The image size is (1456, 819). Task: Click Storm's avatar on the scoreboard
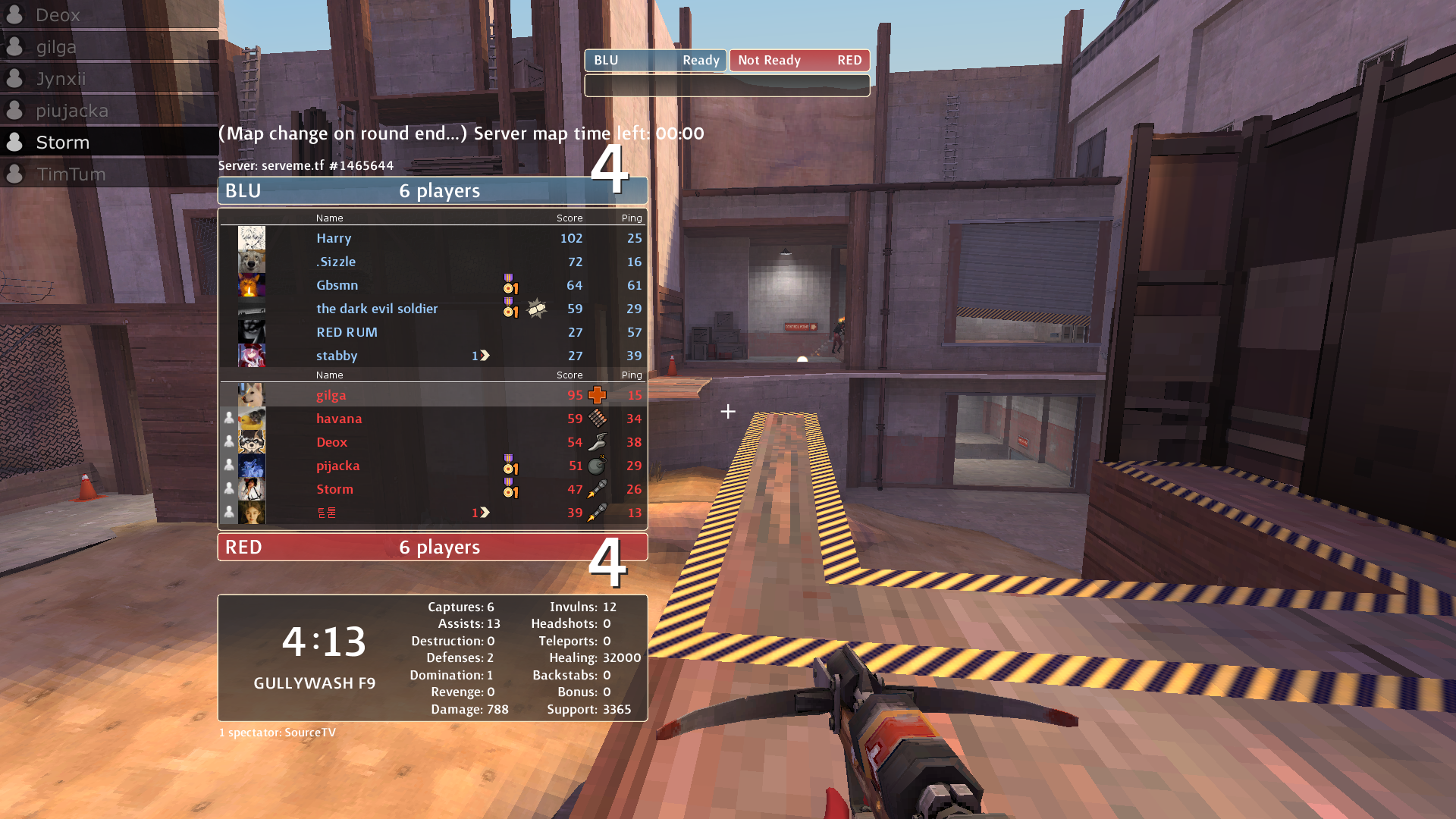pos(252,489)
